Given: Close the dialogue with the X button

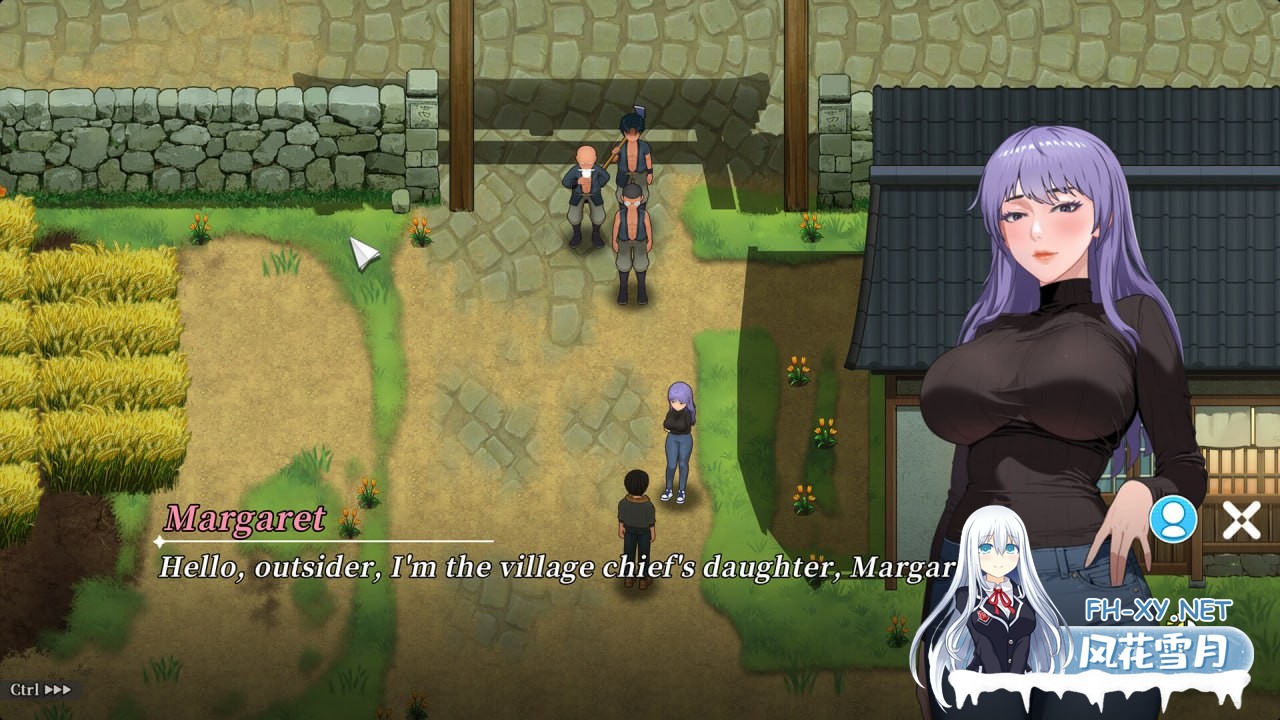Looking at the screenshot, I should click(1241, 520).
